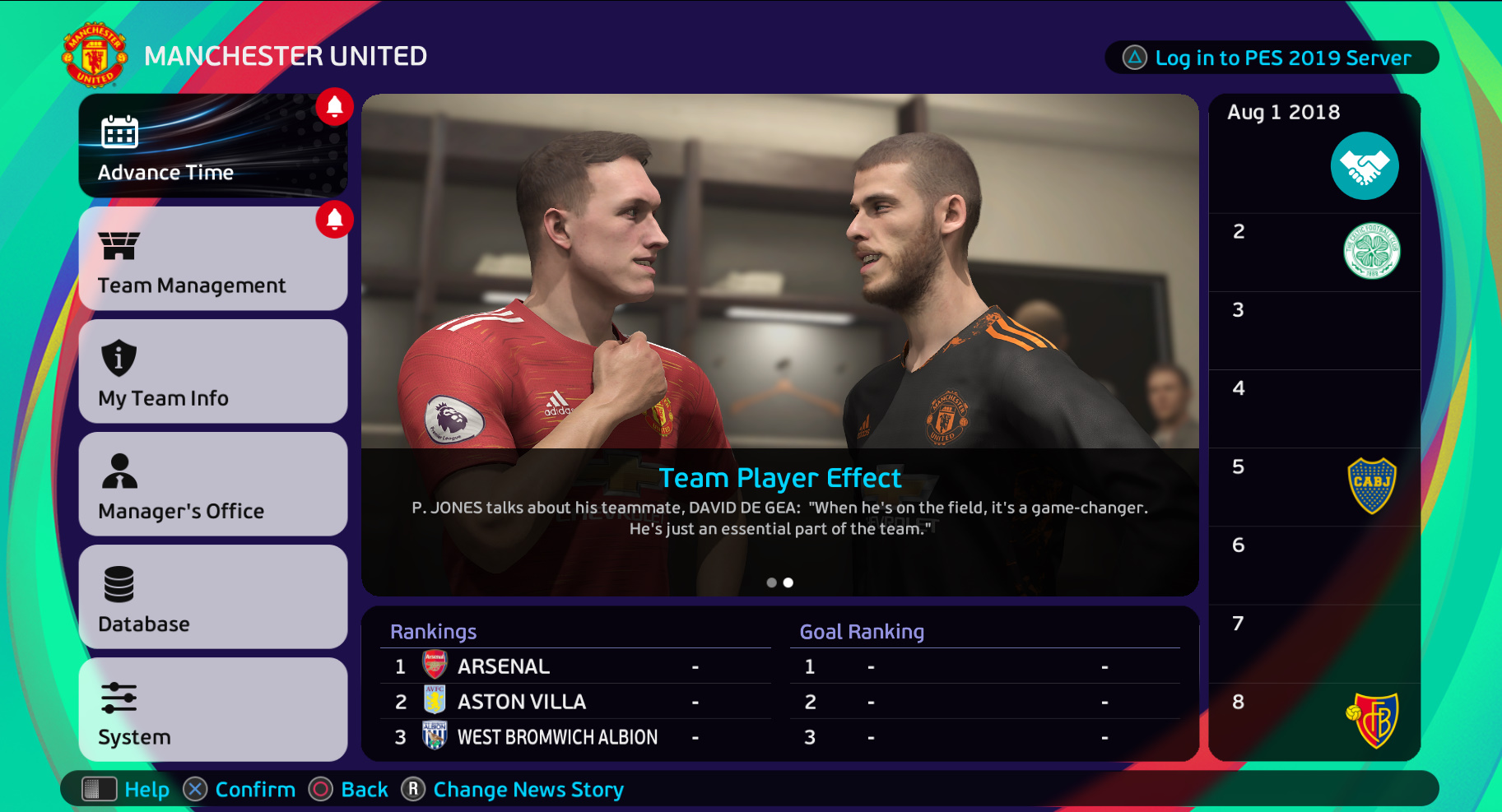Screen dimensions: 1502x812
Task: Click the Team Management notification bell
Action: 334,219
